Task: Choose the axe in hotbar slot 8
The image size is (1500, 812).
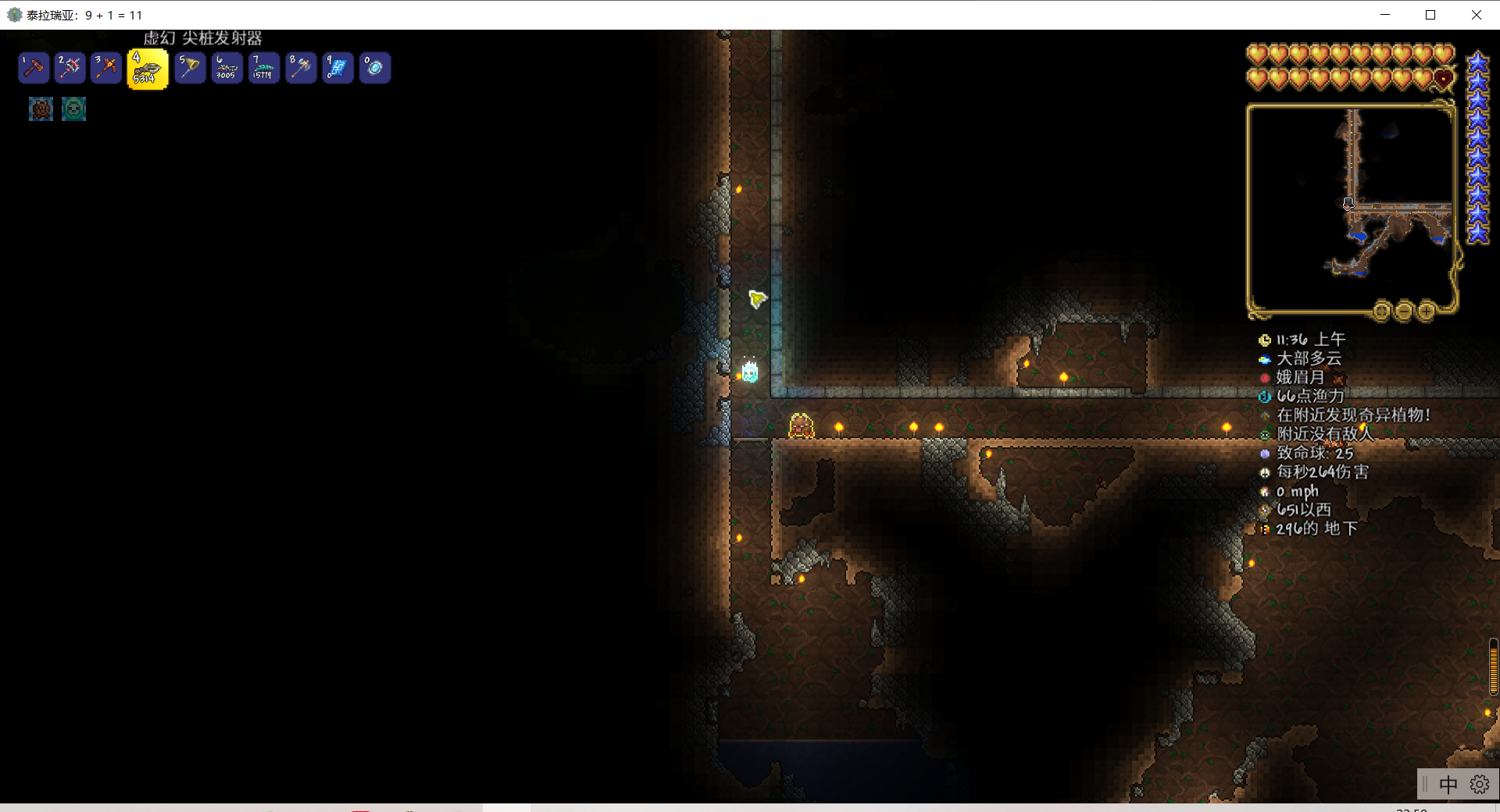Action: pos(301,68)
